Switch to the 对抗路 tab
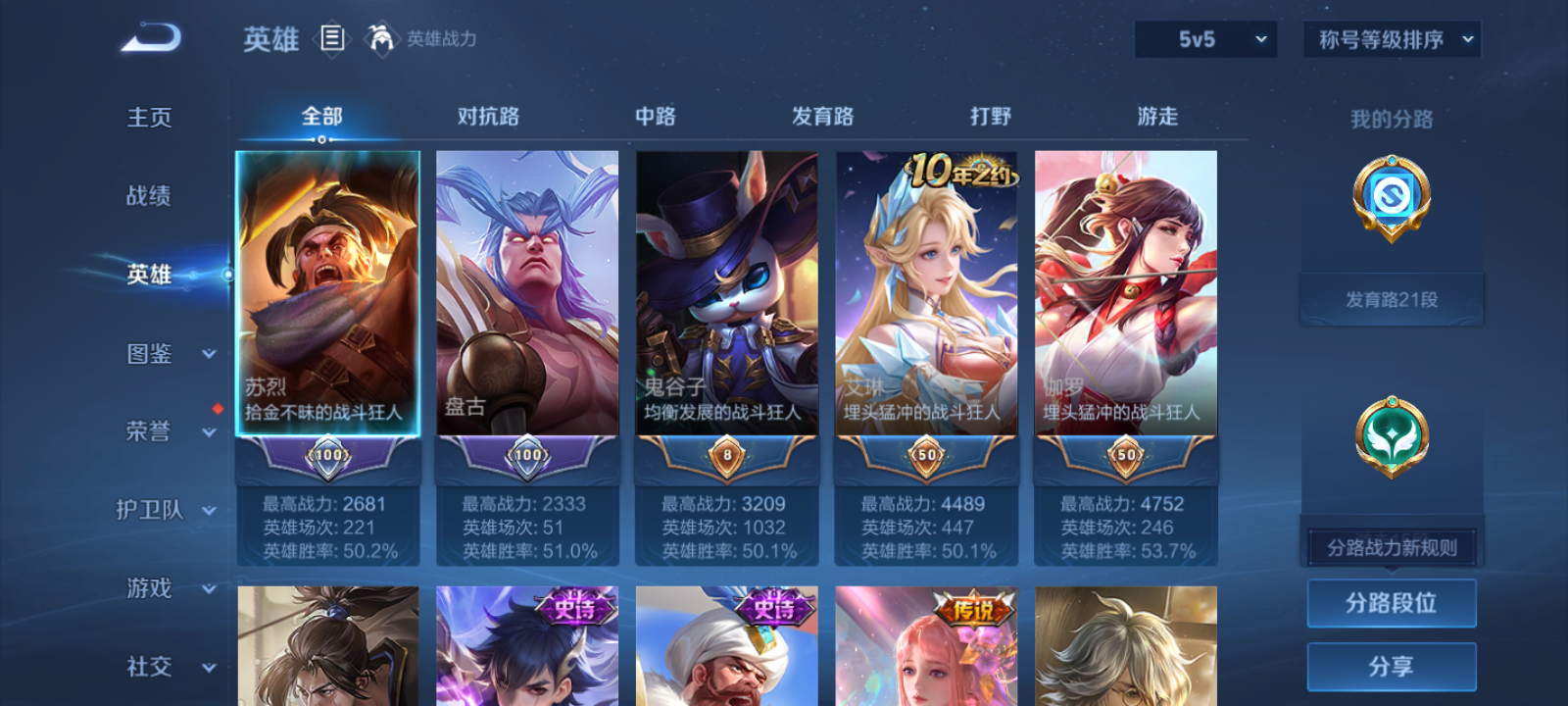Viewport: 1568px width, 706px height. coord(488,116)
